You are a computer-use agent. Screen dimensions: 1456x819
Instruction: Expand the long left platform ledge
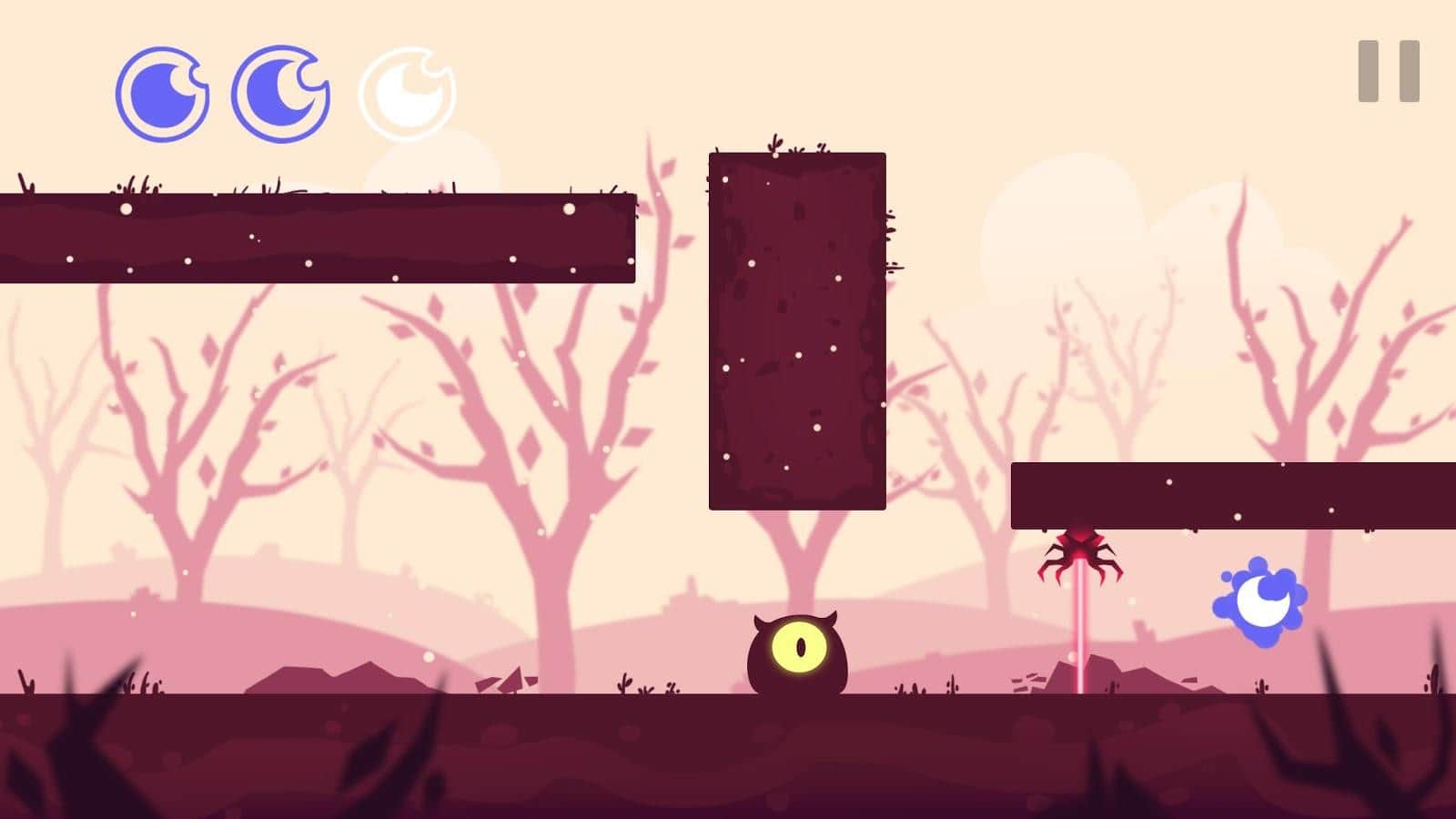pyautogui.click(x=318, y=235)
